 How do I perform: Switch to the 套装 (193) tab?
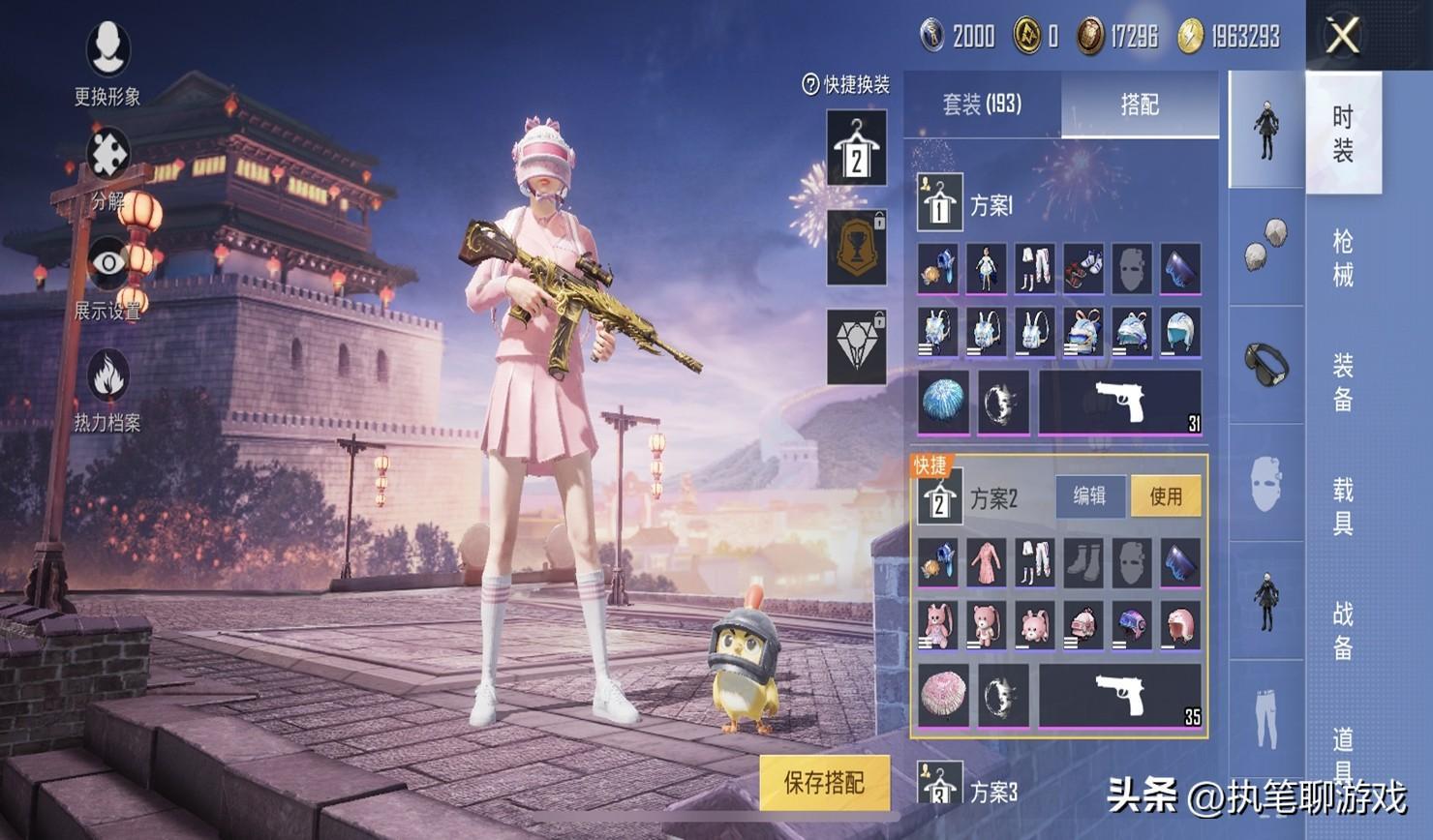982,105
